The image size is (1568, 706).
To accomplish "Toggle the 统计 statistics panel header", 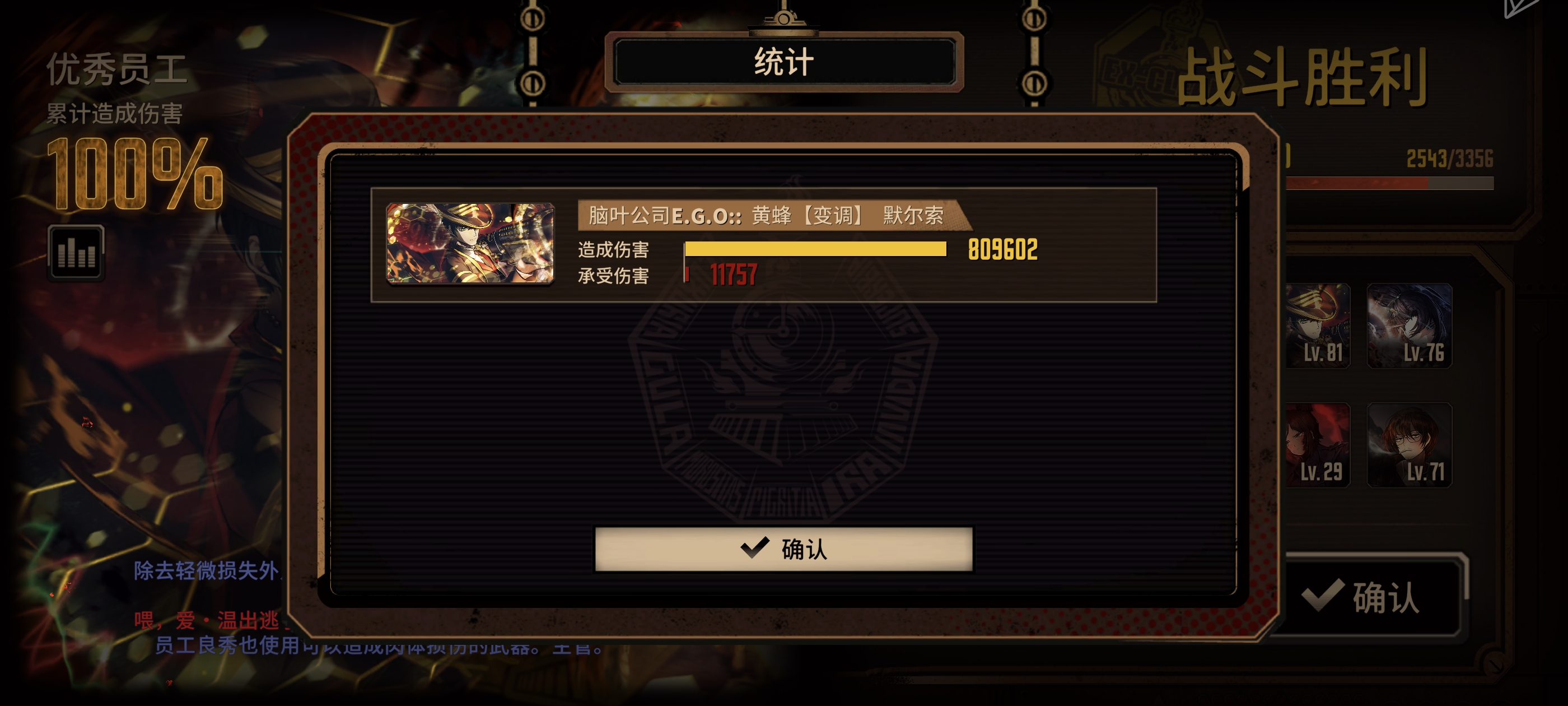I will click(784, 62).
